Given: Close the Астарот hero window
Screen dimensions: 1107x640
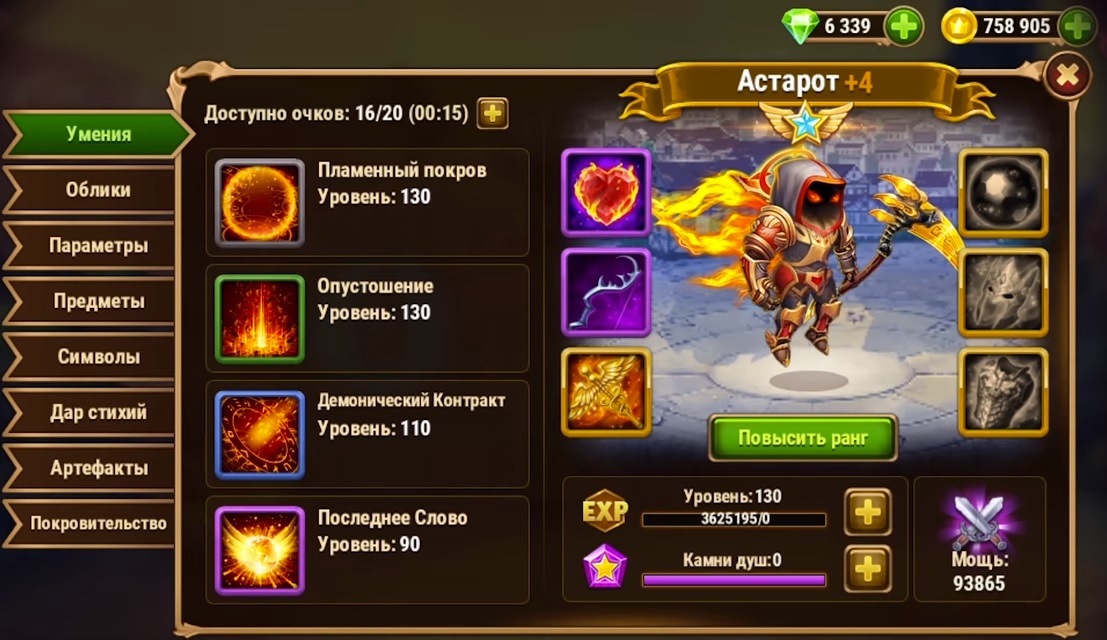Looking at the screenshot, I should pos(1067,75).
